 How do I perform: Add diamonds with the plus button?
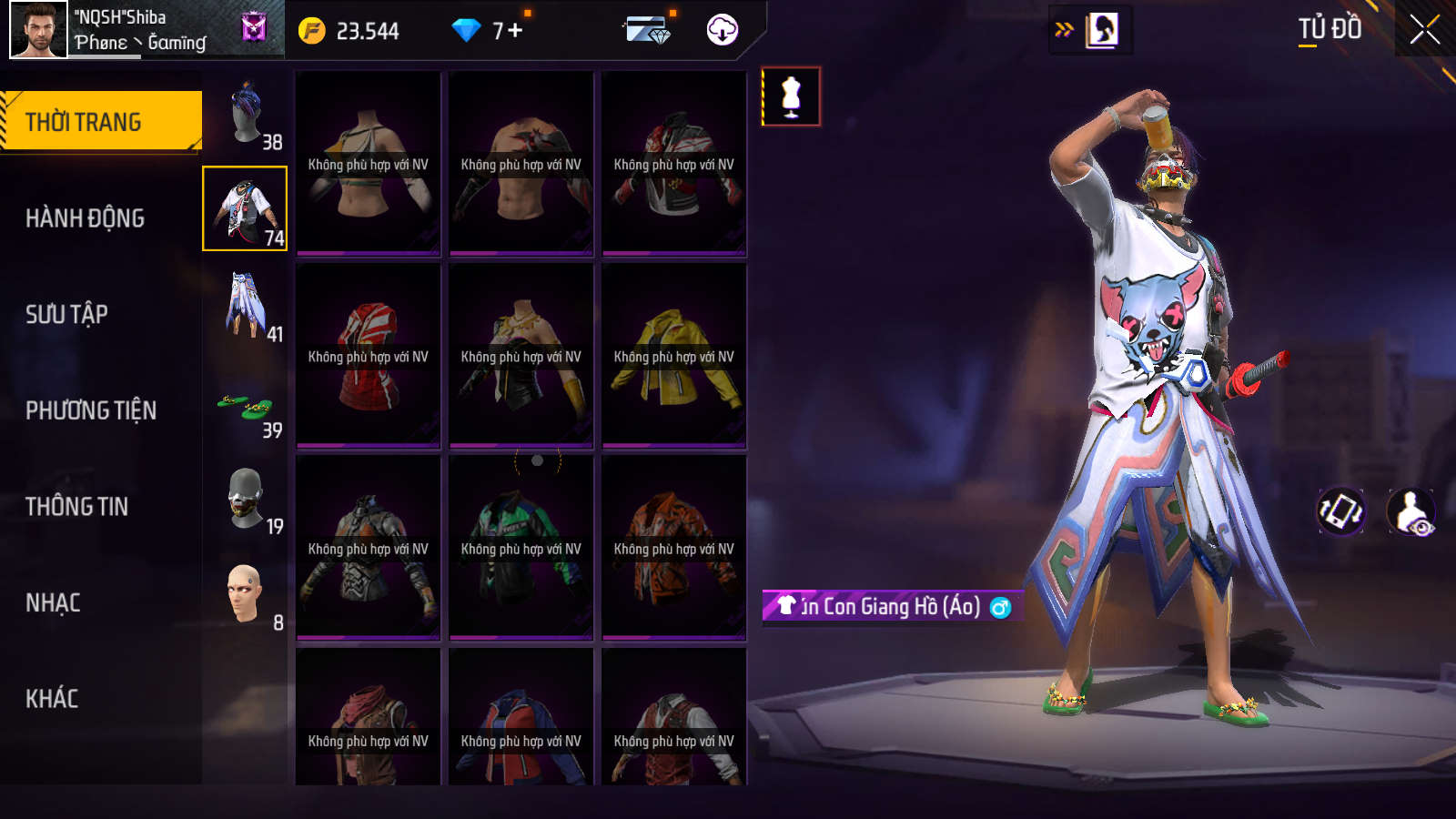515,31
